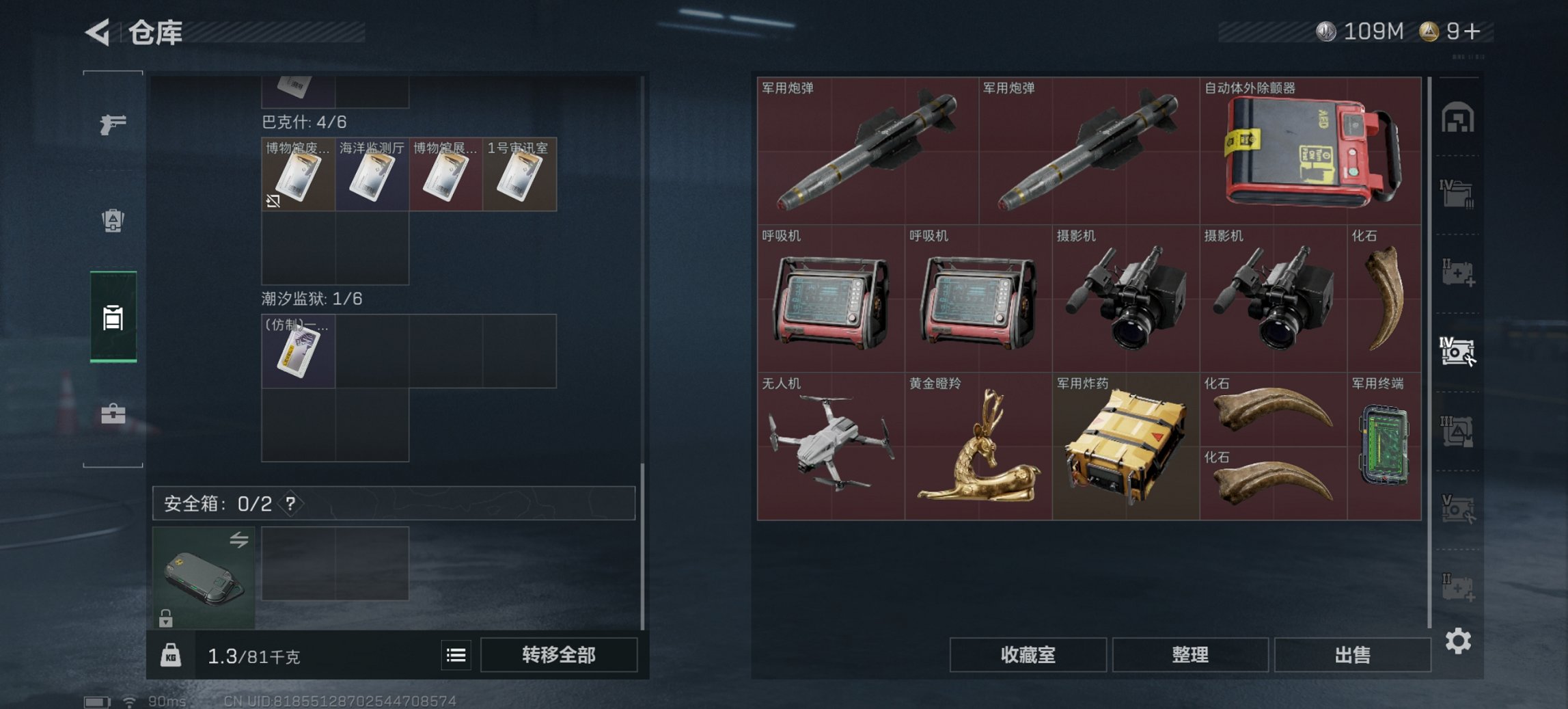Expand the 安全箱 help tooltip question mark
1568x709 pixels.
coord(292,505)
